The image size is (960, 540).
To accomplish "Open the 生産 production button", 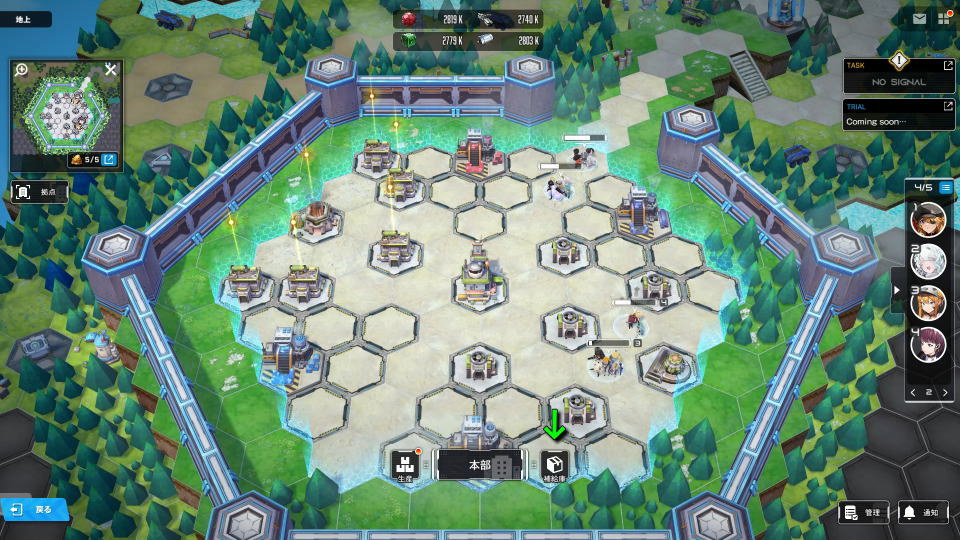I will click(405, 465).
